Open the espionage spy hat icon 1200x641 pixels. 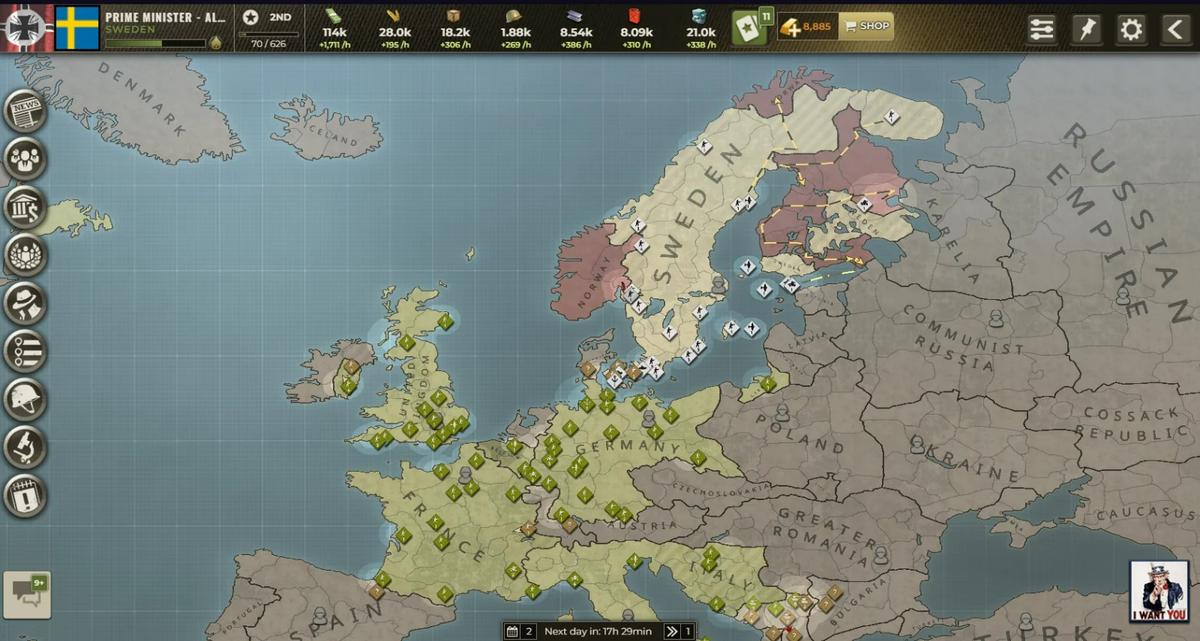[x=25, y=303]
